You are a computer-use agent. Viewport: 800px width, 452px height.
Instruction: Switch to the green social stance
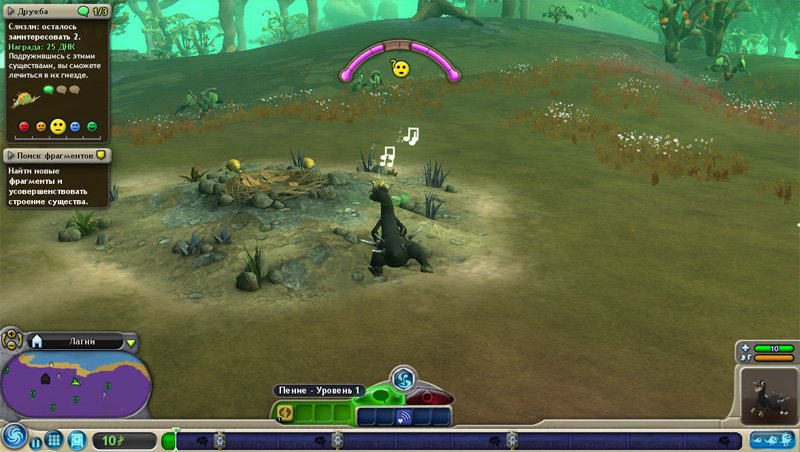click(382, 396)
